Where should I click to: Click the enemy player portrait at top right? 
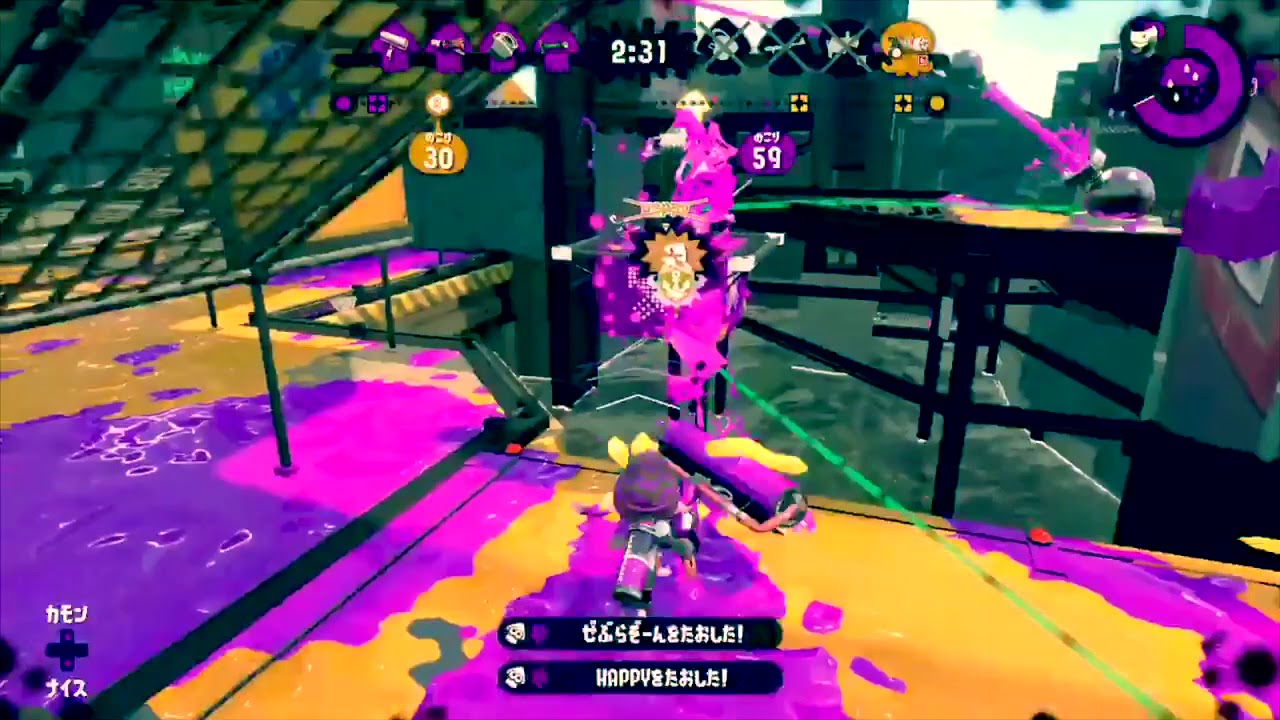(x=1142, y=38)
